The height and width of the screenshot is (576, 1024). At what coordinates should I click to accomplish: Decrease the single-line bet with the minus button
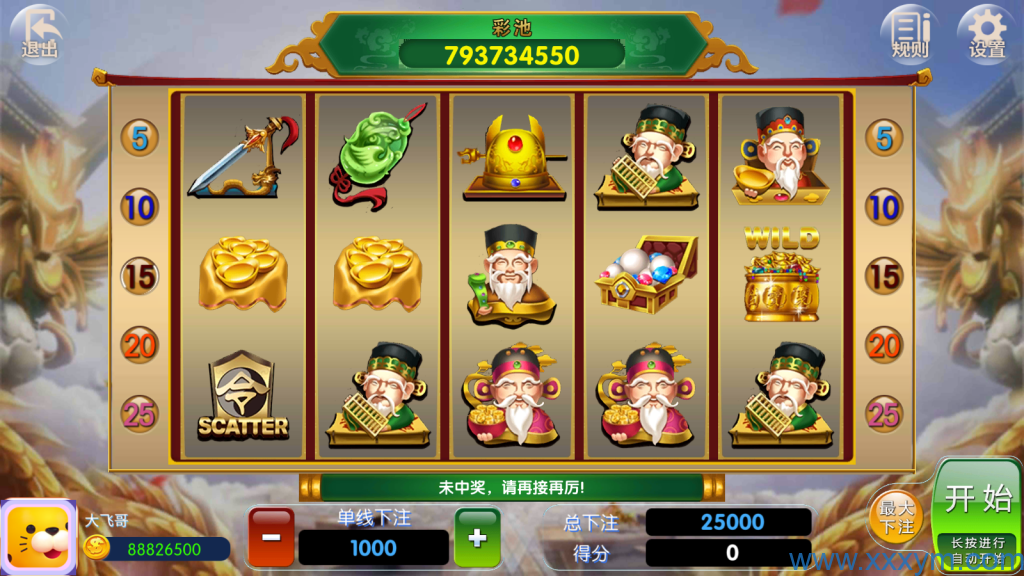click(272, 537)
